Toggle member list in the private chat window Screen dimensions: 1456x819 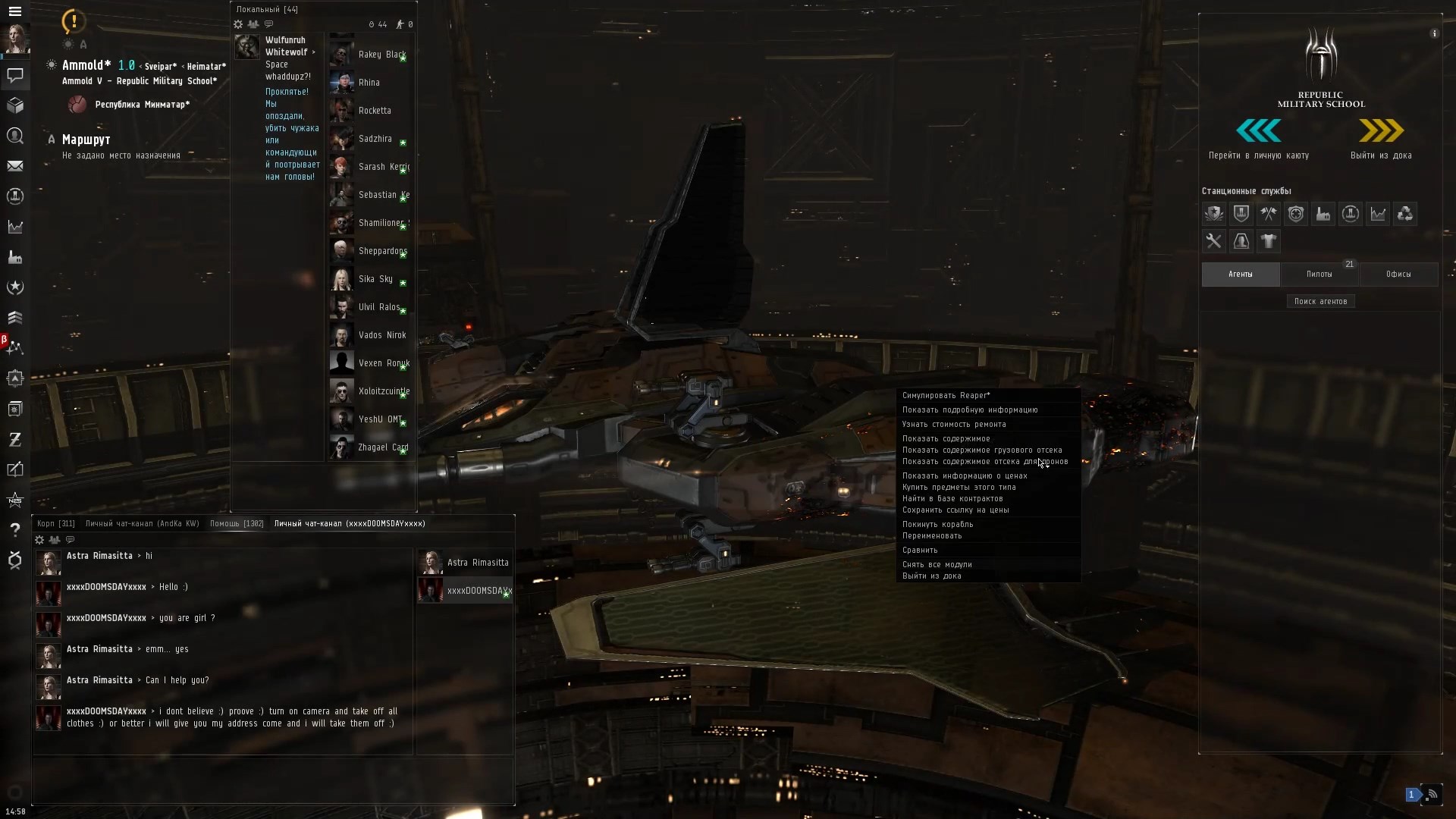54,540
